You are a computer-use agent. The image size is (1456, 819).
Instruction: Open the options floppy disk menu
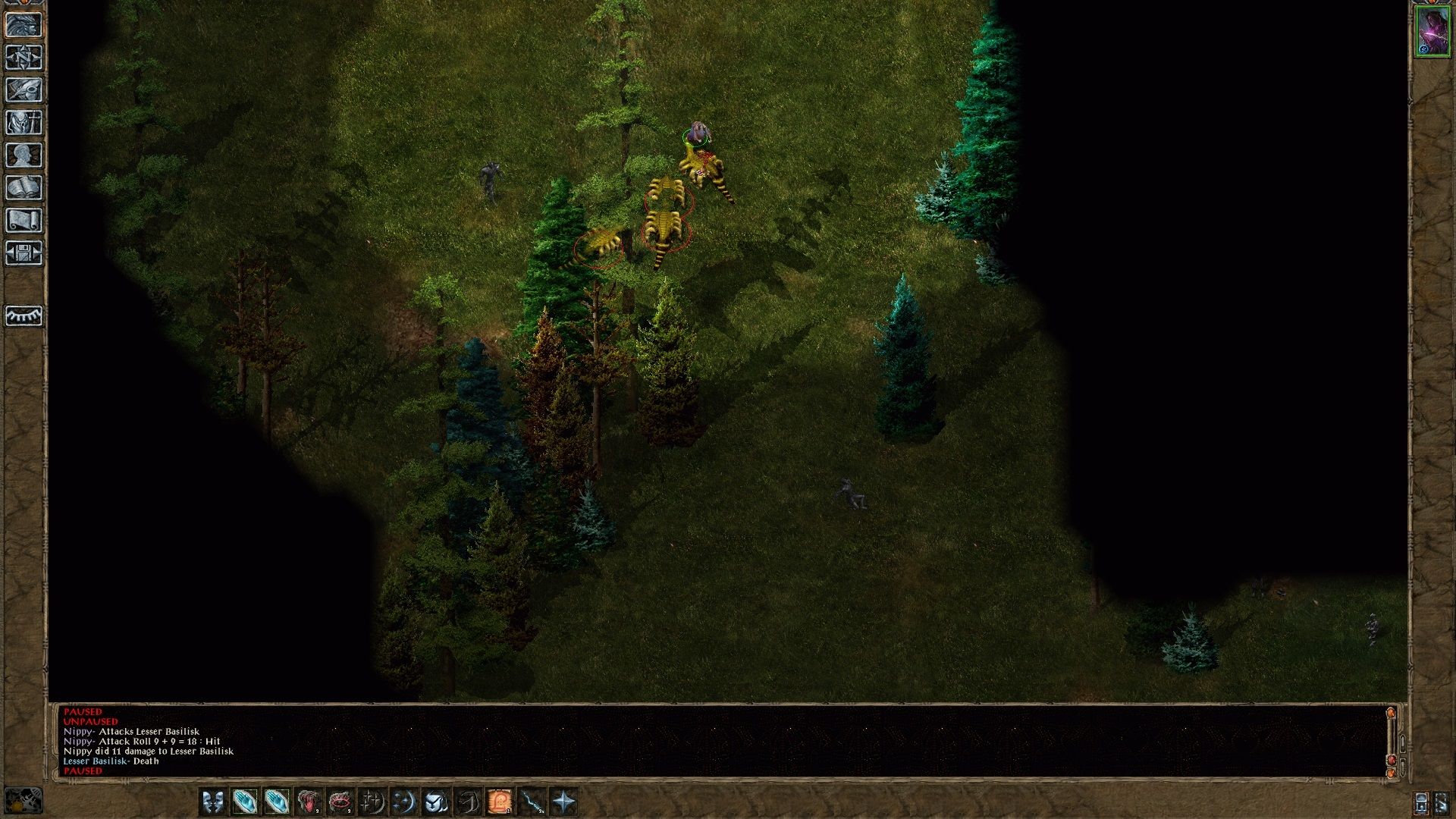click(x=24, y=253)
